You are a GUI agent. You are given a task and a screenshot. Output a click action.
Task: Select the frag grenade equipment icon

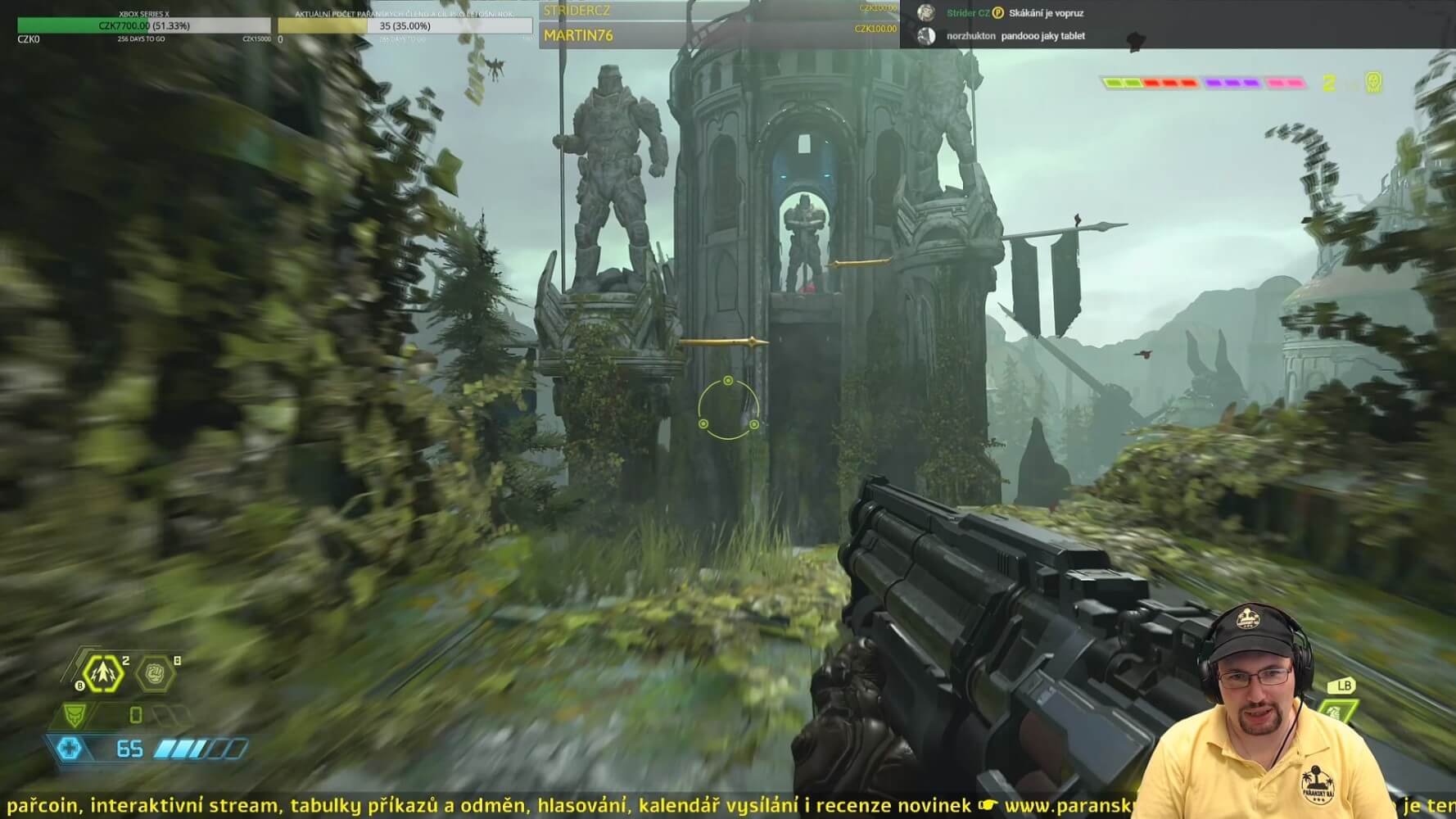click(x=103, y=674)
